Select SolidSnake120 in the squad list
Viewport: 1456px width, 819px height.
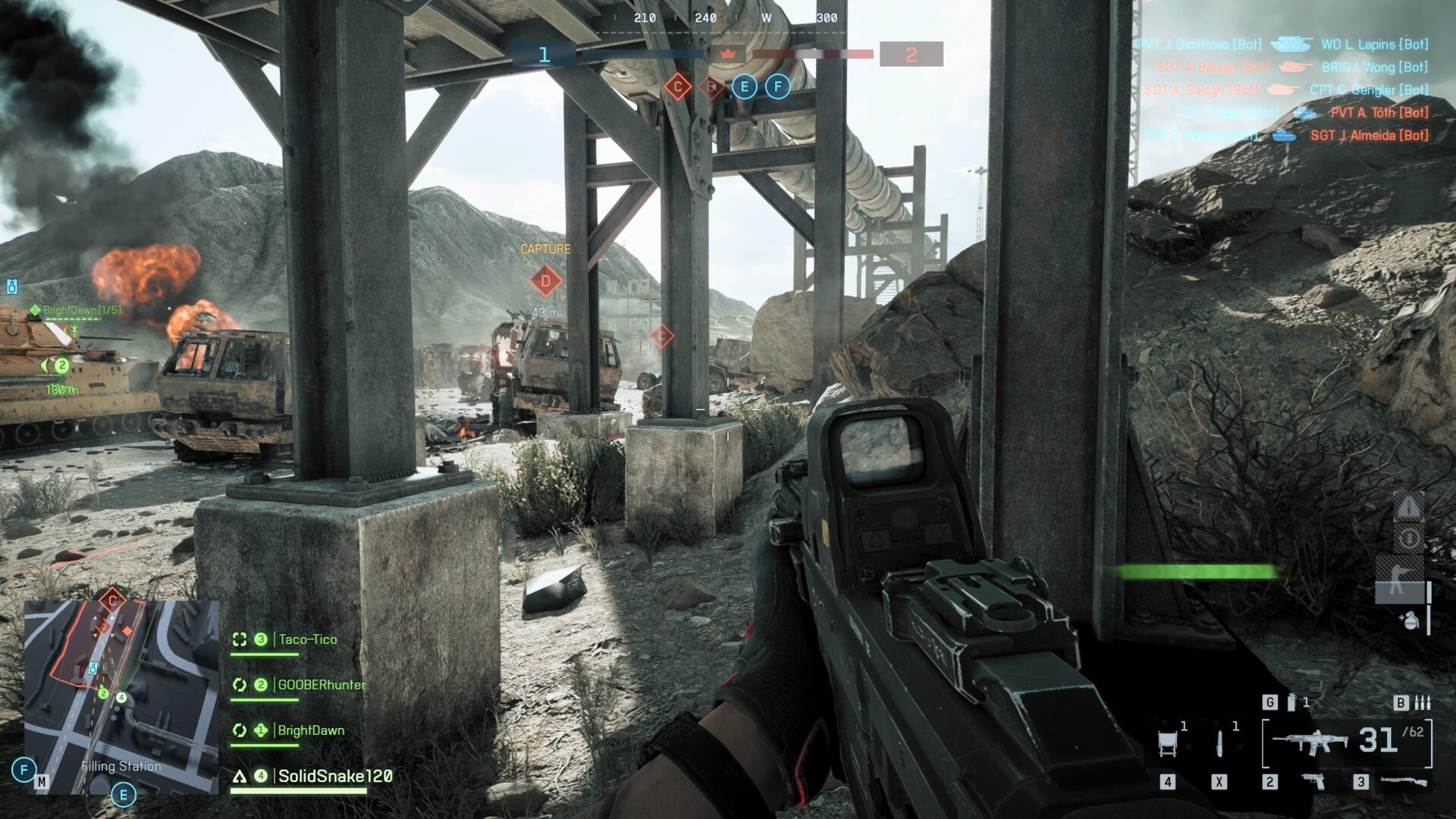[334, 776]
